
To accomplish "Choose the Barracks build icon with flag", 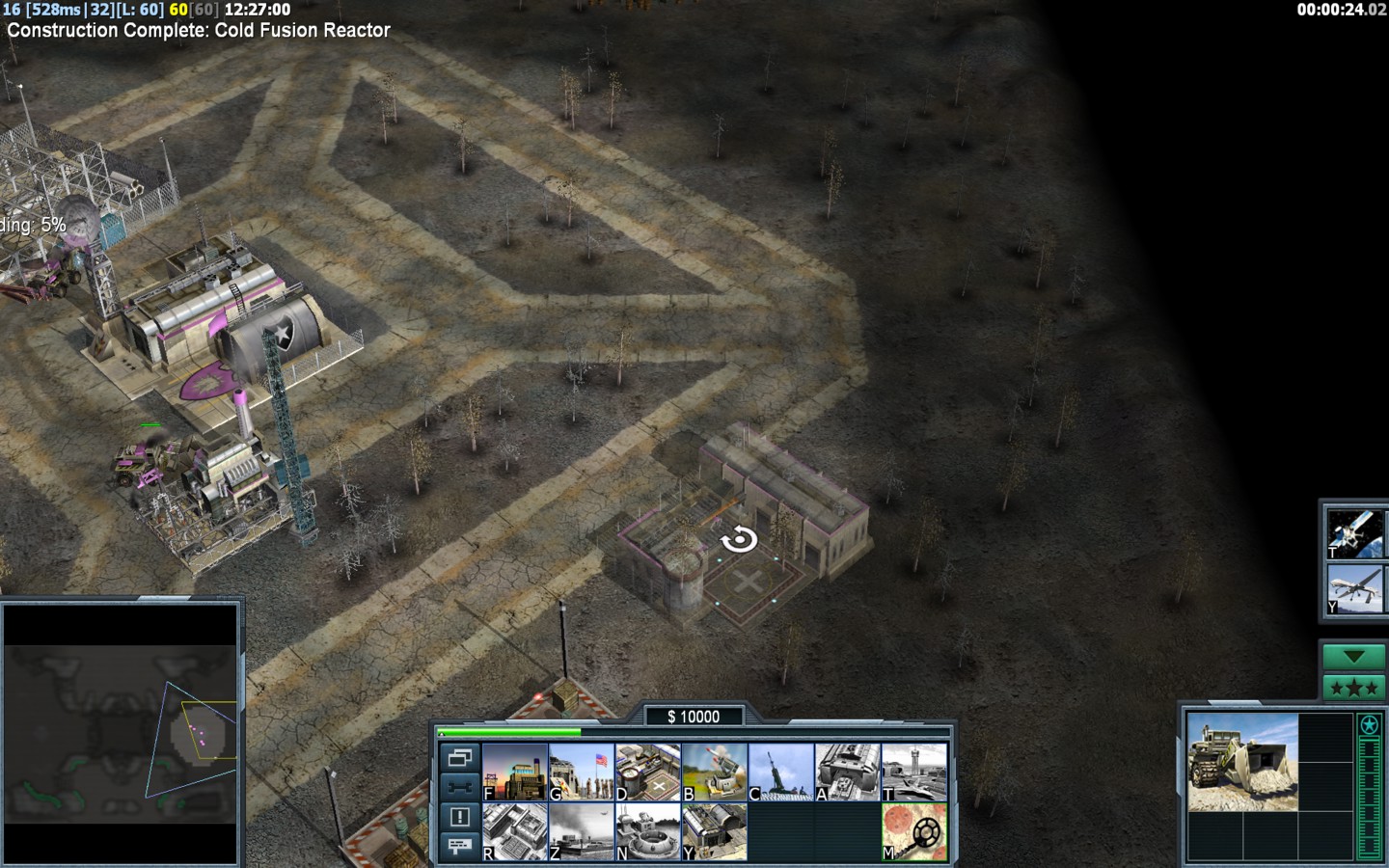I will (x=582, y=772).
